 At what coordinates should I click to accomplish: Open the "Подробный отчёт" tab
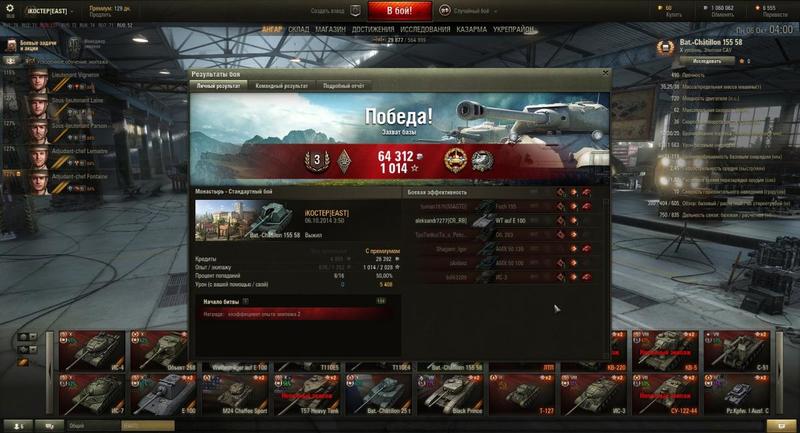[x=343, y=86]
